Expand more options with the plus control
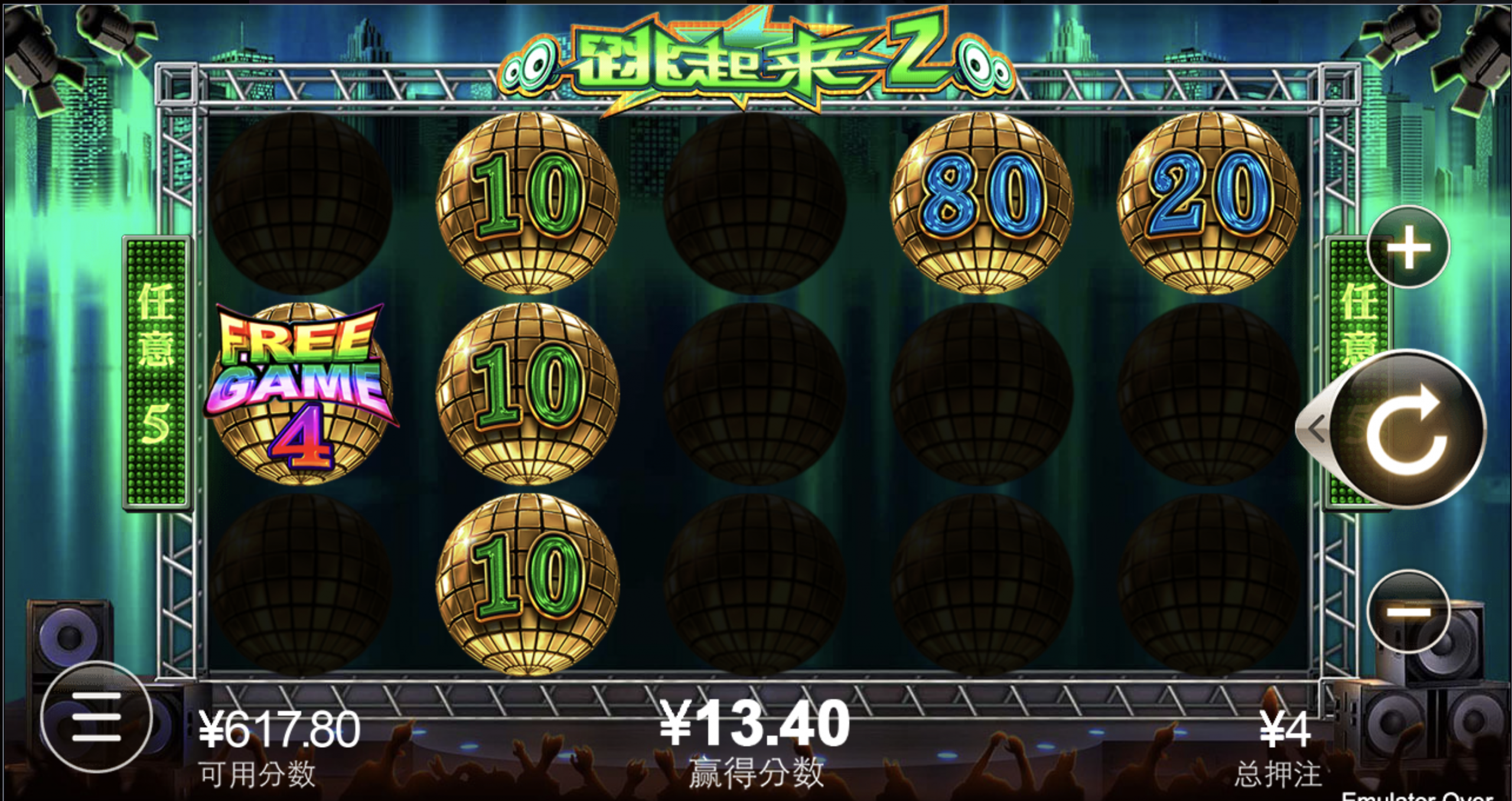Screen dimensions: 1512x801 click(1409, 248)
